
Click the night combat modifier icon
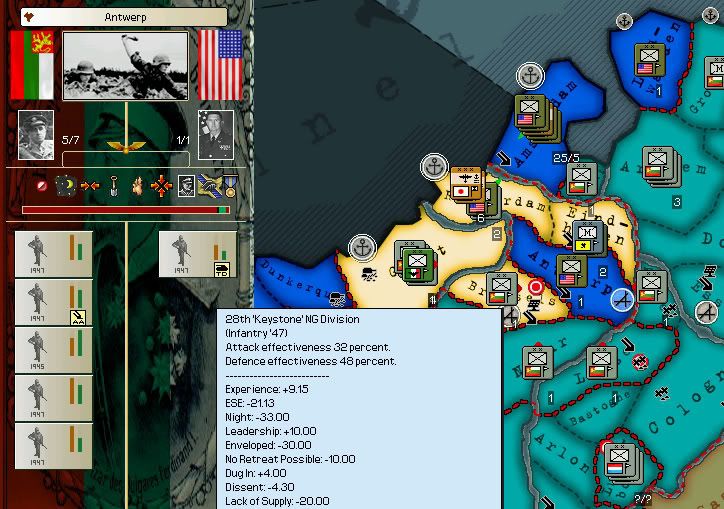66,185
